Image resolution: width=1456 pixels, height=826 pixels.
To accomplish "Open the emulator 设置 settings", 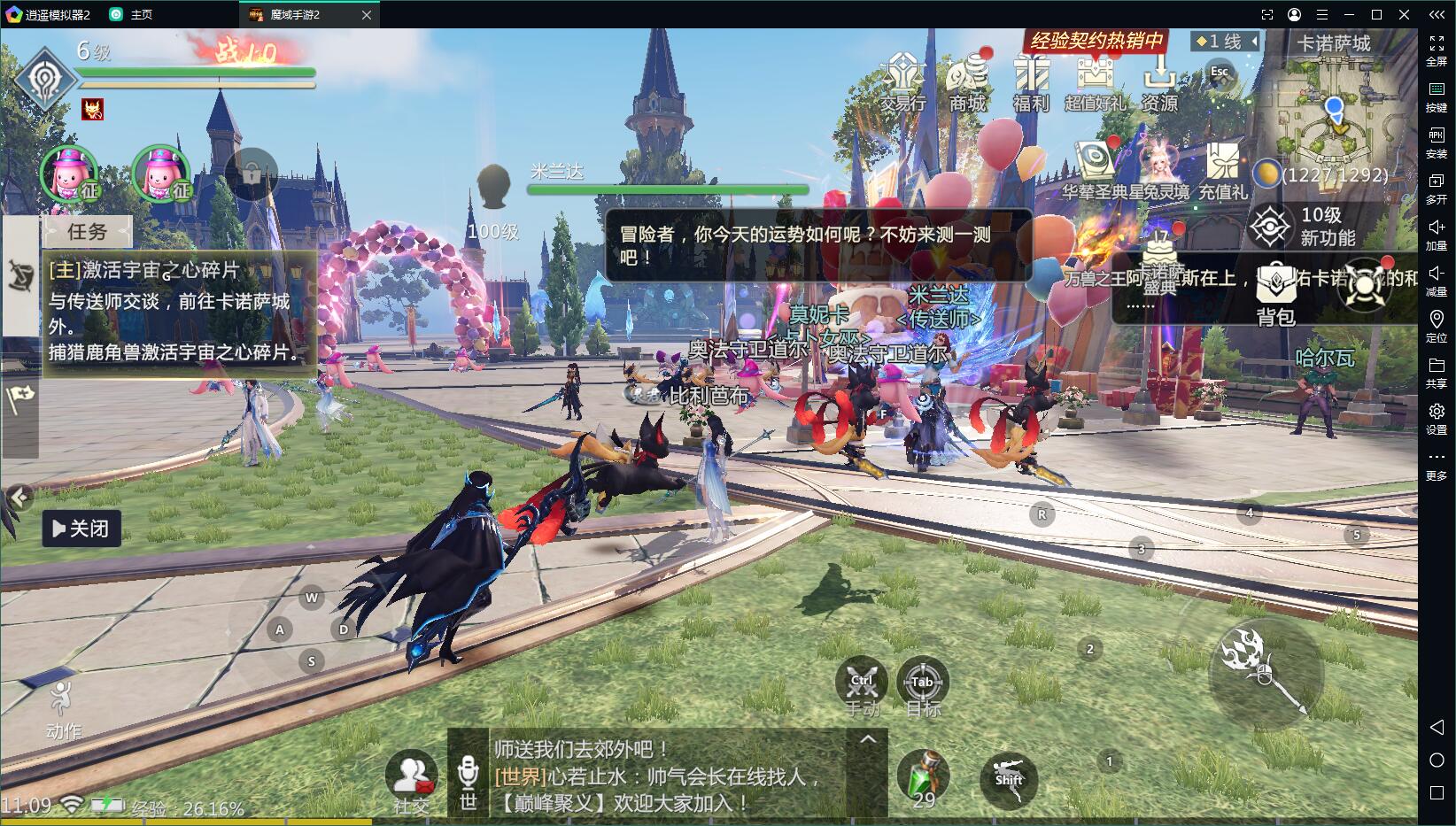I will pos(1437,417).
